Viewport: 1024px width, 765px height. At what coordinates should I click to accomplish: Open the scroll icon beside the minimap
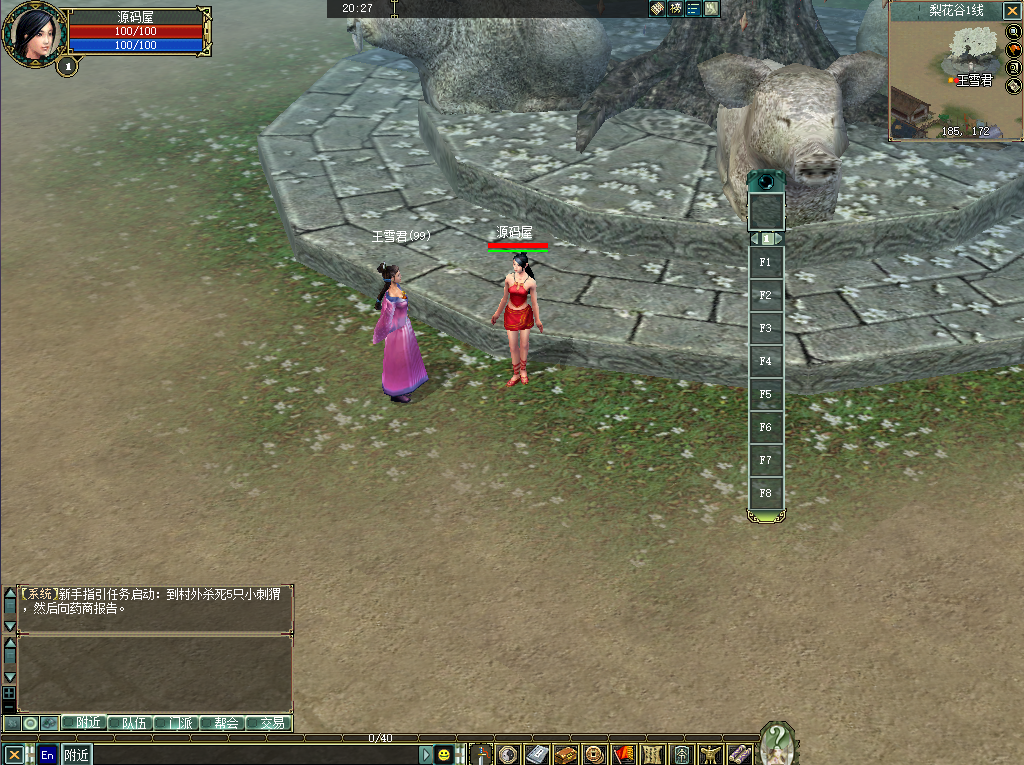1013,86
